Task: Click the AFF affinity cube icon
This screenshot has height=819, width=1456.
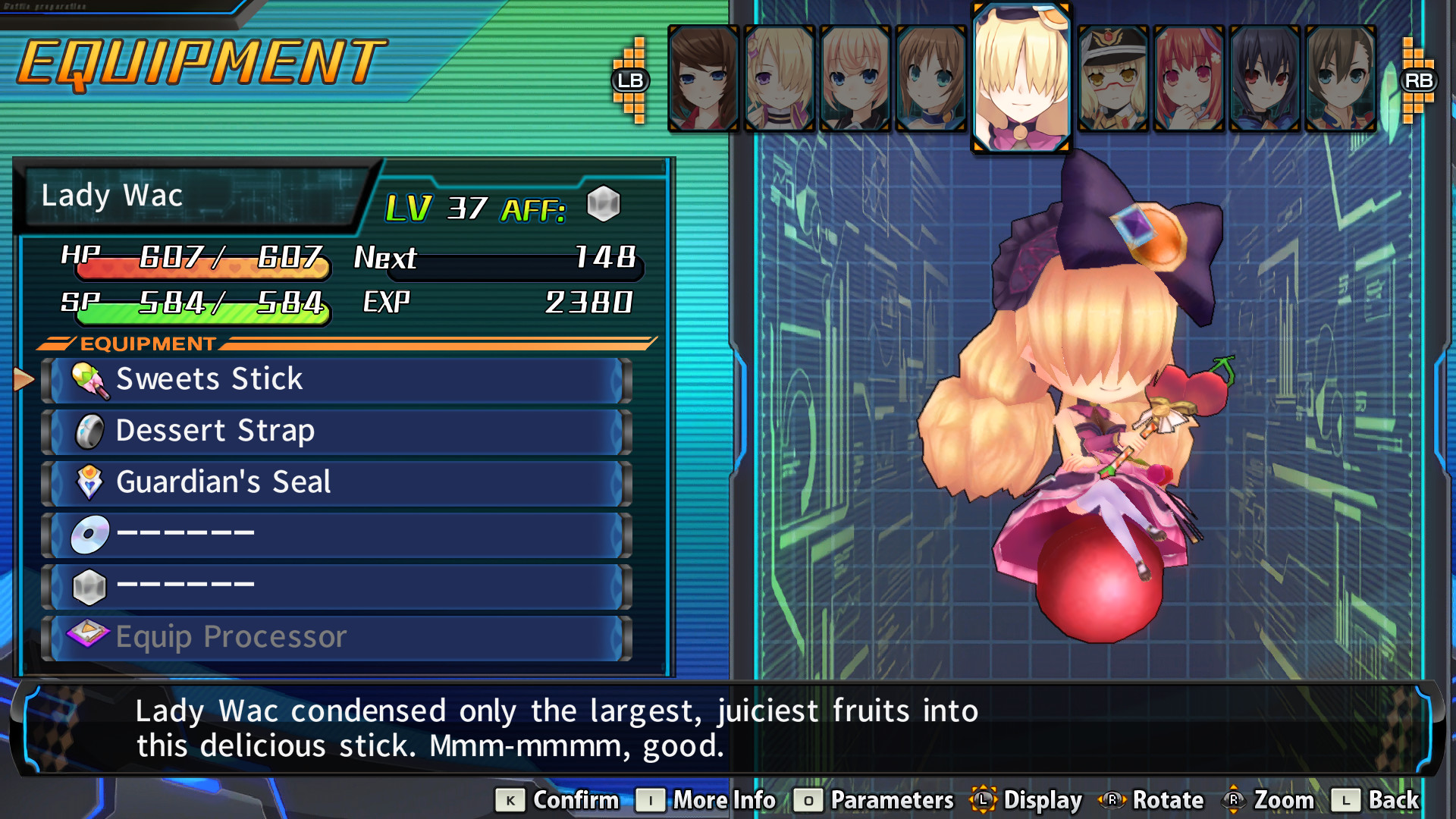Action: click(x=605, y=203)
